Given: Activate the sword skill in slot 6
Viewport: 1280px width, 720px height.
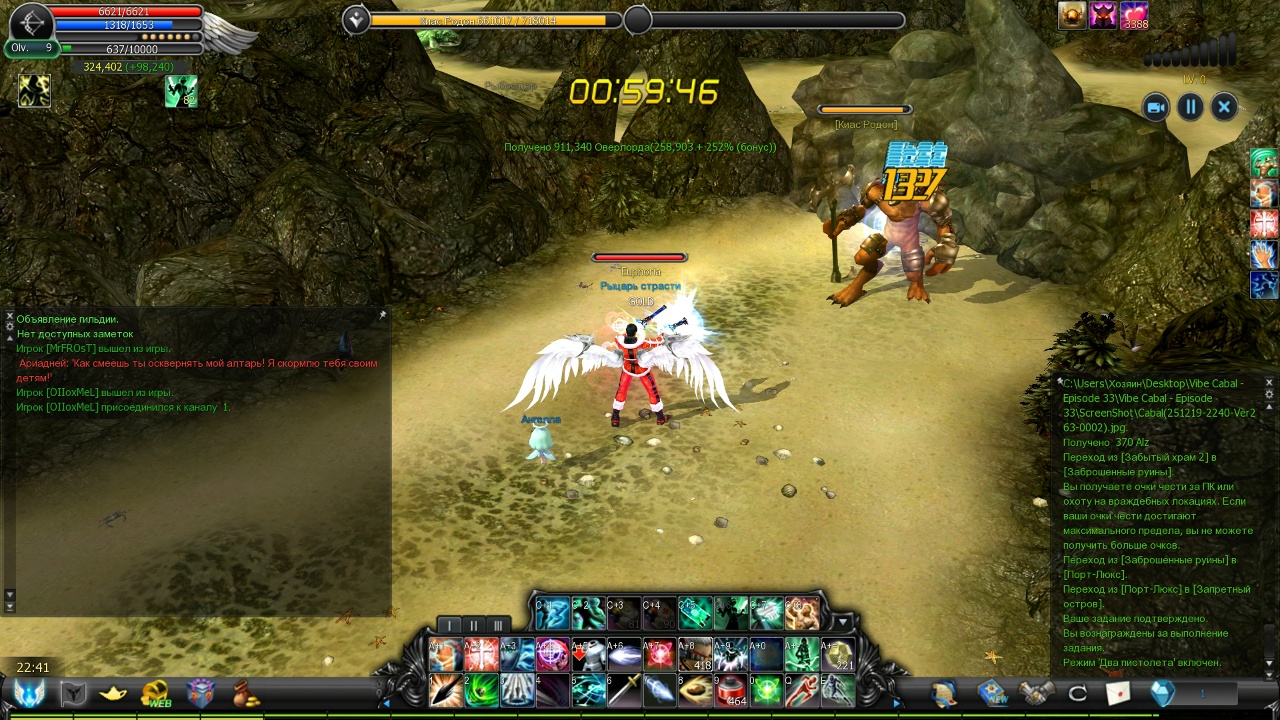Looking at the screenshot, I should (x=625, y=690).
